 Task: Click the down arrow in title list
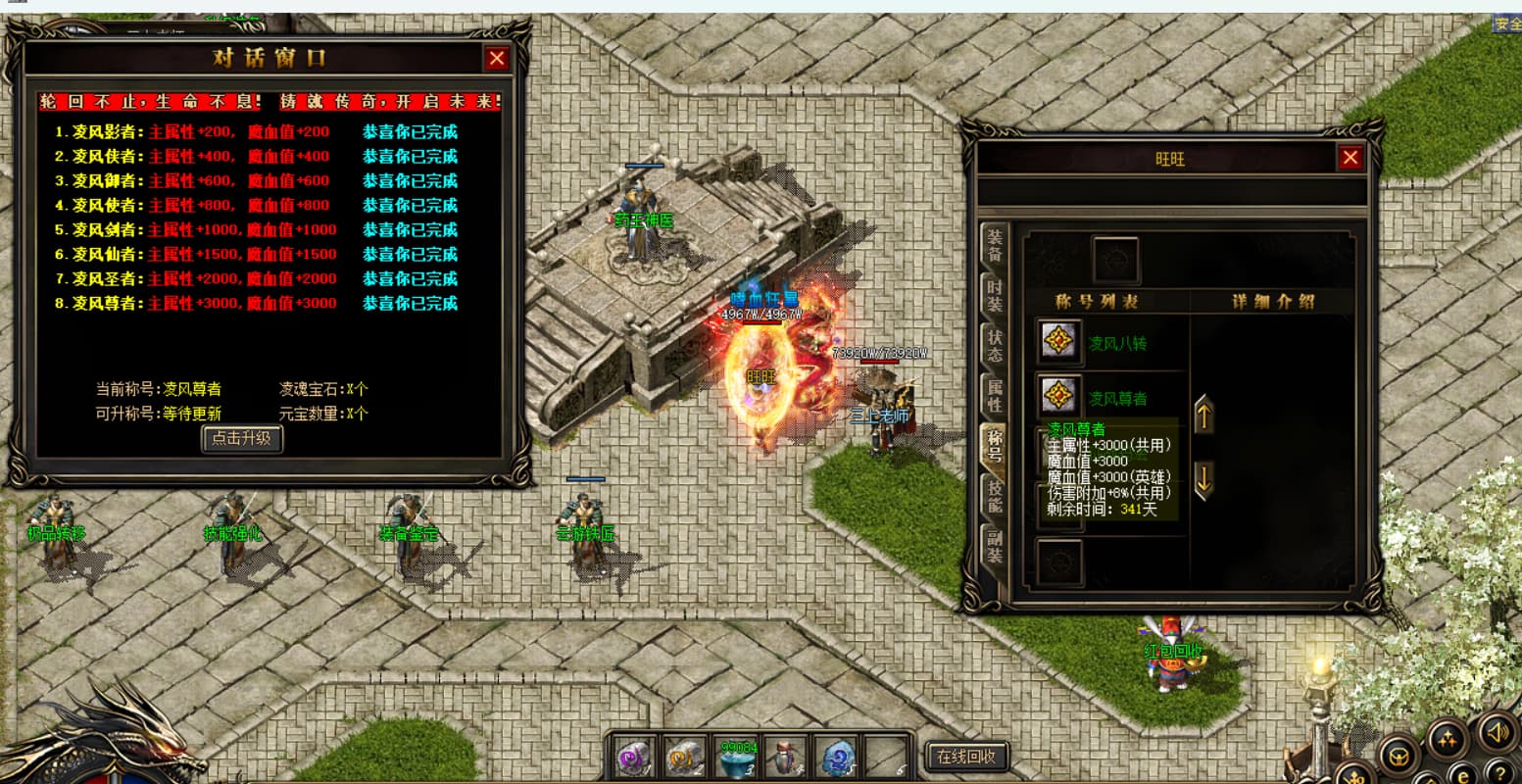pos(1203,480)
